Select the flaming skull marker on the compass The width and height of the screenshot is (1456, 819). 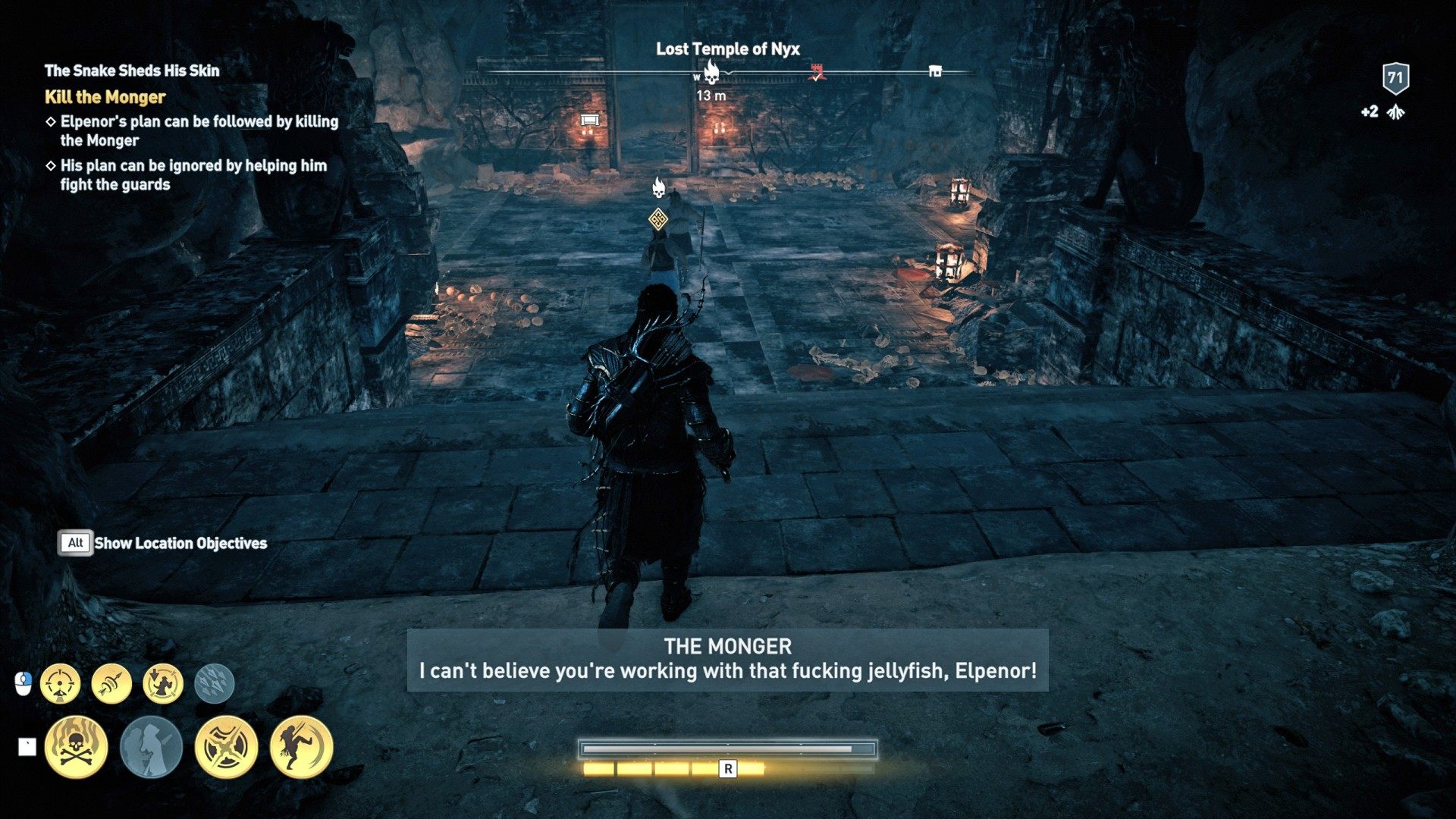pos(711,72)
